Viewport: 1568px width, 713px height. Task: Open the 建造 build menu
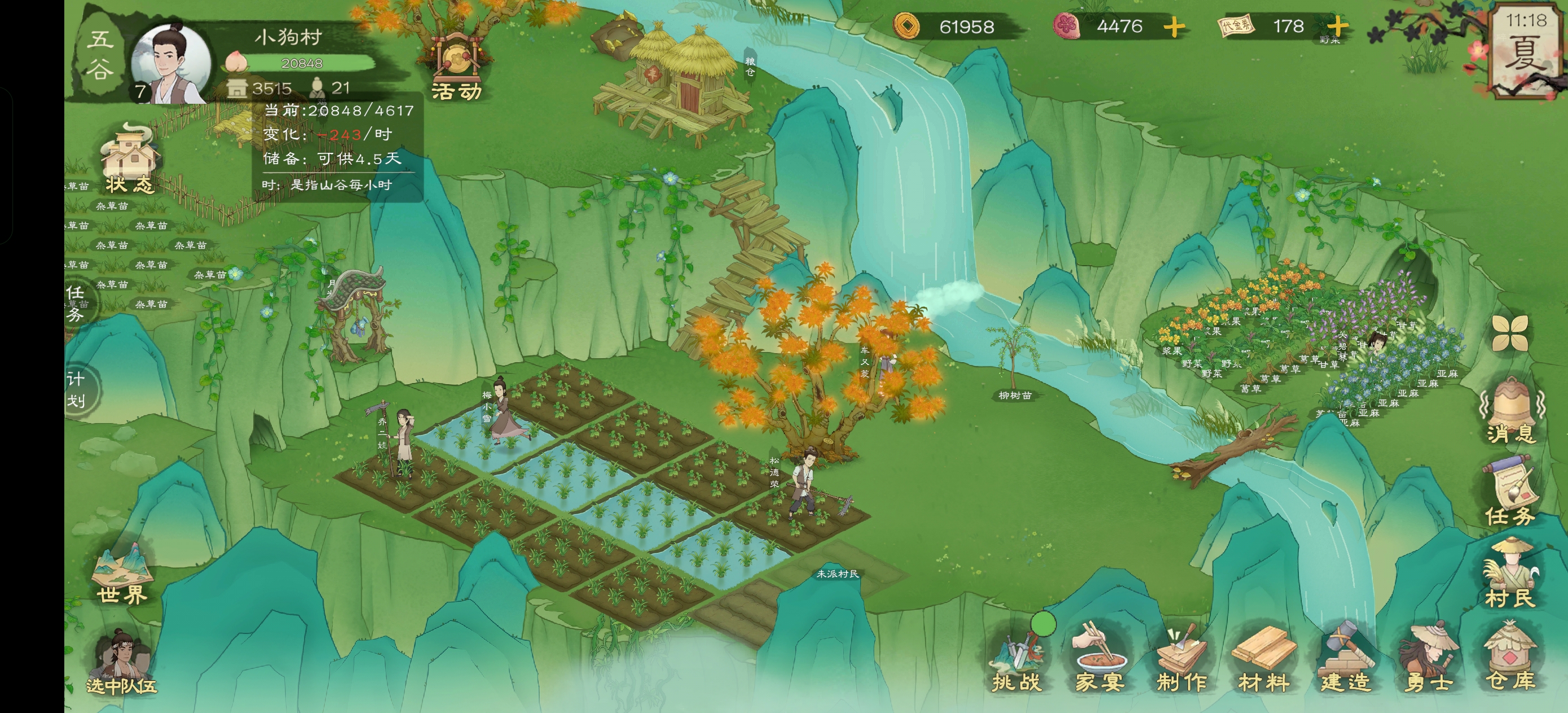pyautogui.click(x=1346, y=661)
